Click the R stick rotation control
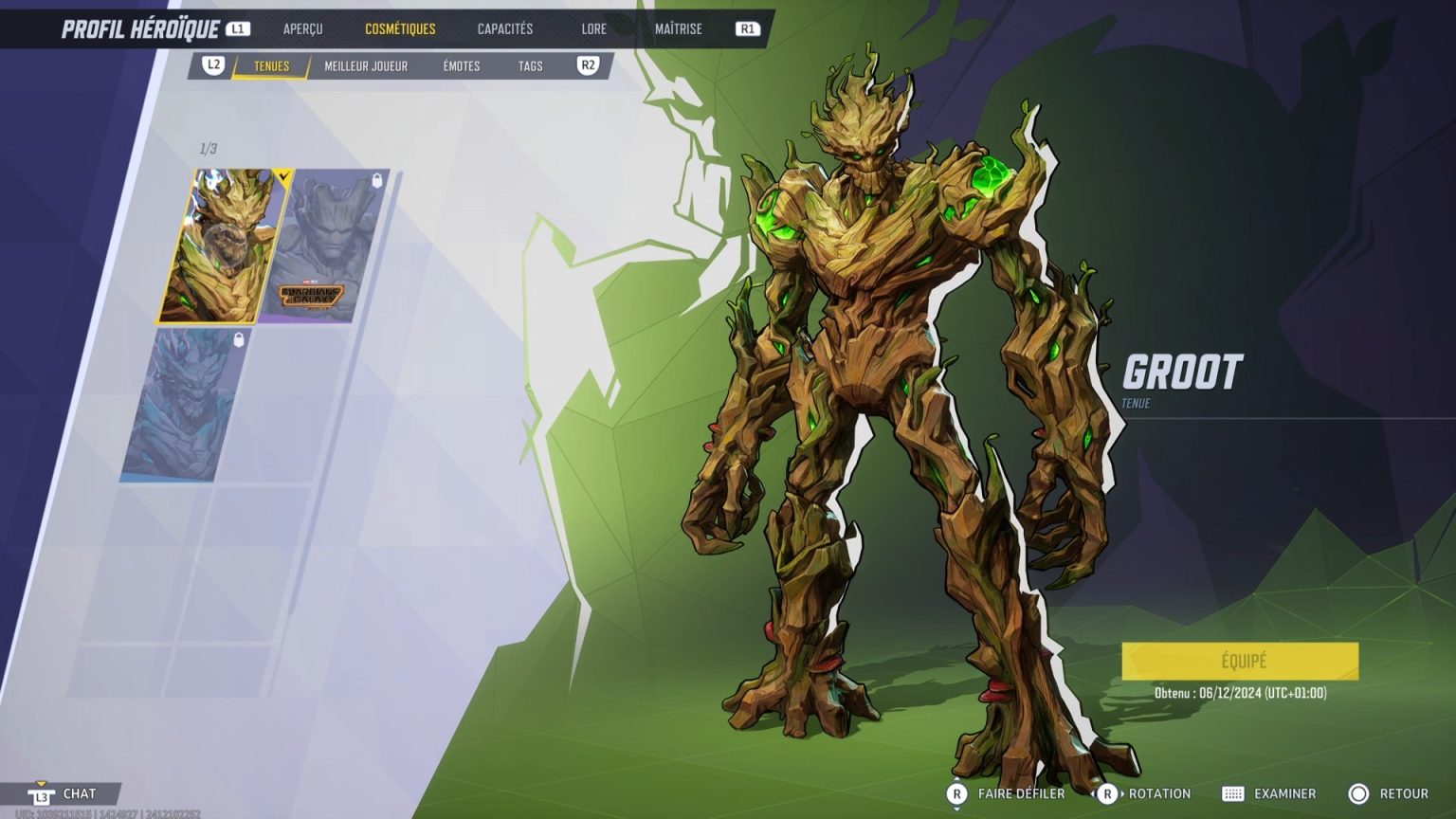 tap(1109, 793)
